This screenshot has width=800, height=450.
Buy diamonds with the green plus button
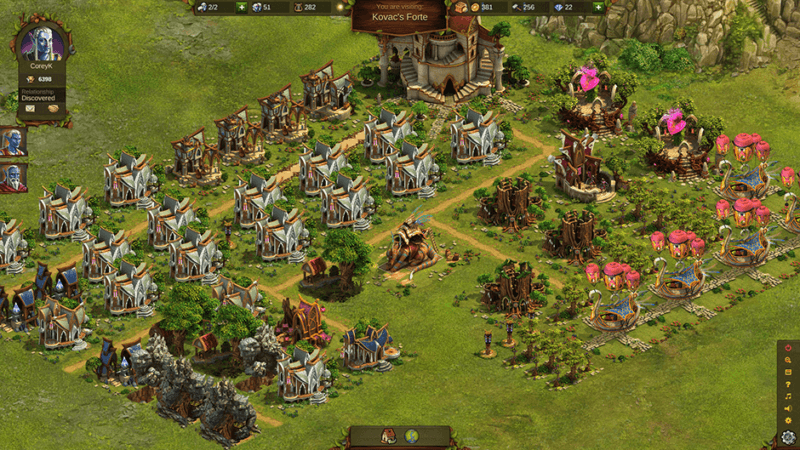click(x=597, y=7)
